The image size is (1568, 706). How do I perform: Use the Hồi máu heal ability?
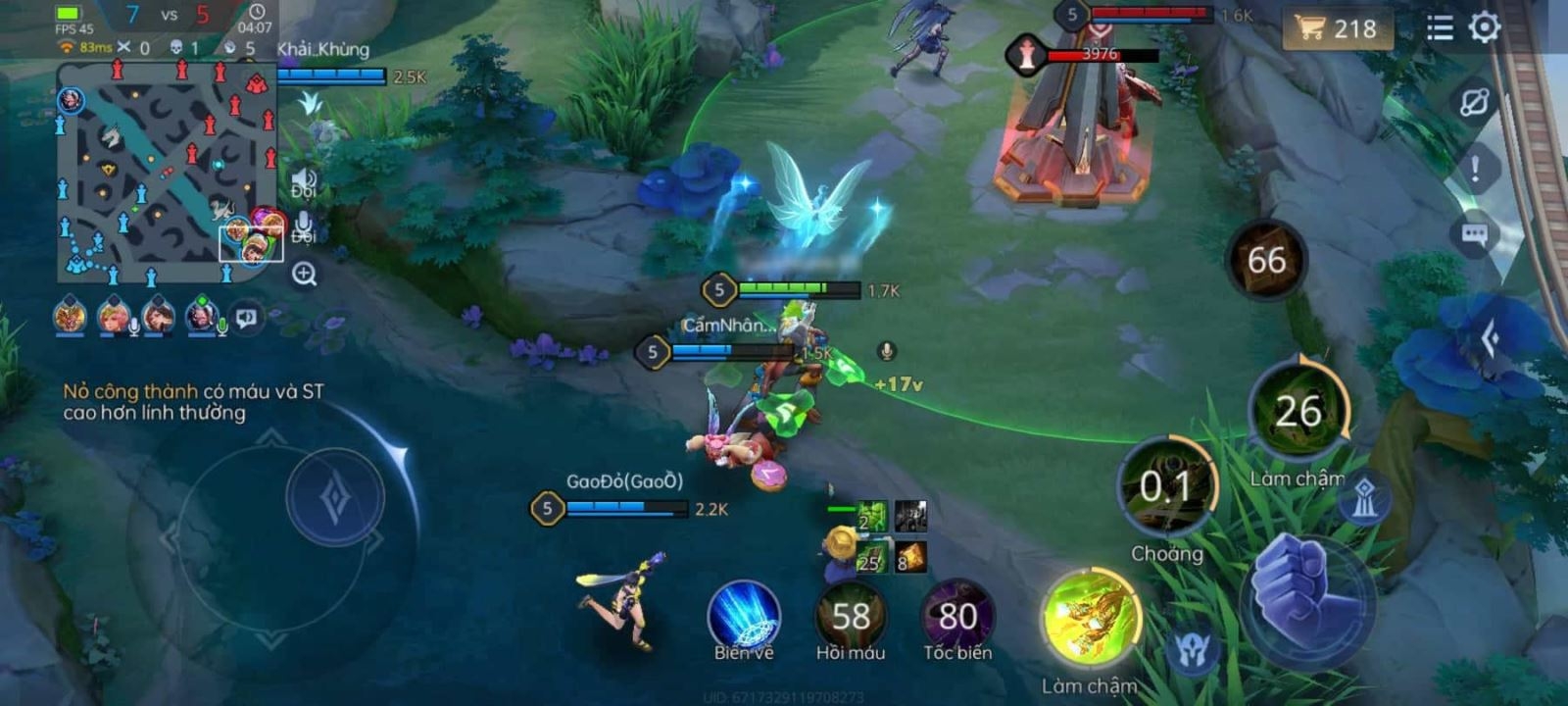click(x=851, y=616)
